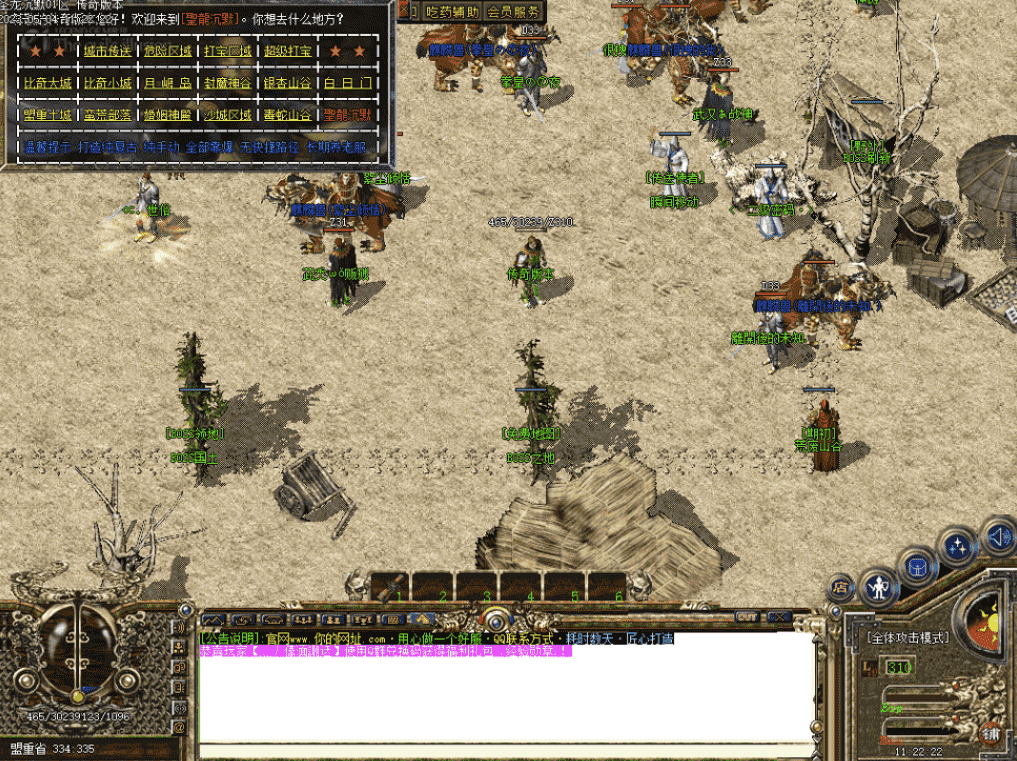This screenshot has width=1017, height=761.
Task: Select the 白日门 destination
Action: 347,83
